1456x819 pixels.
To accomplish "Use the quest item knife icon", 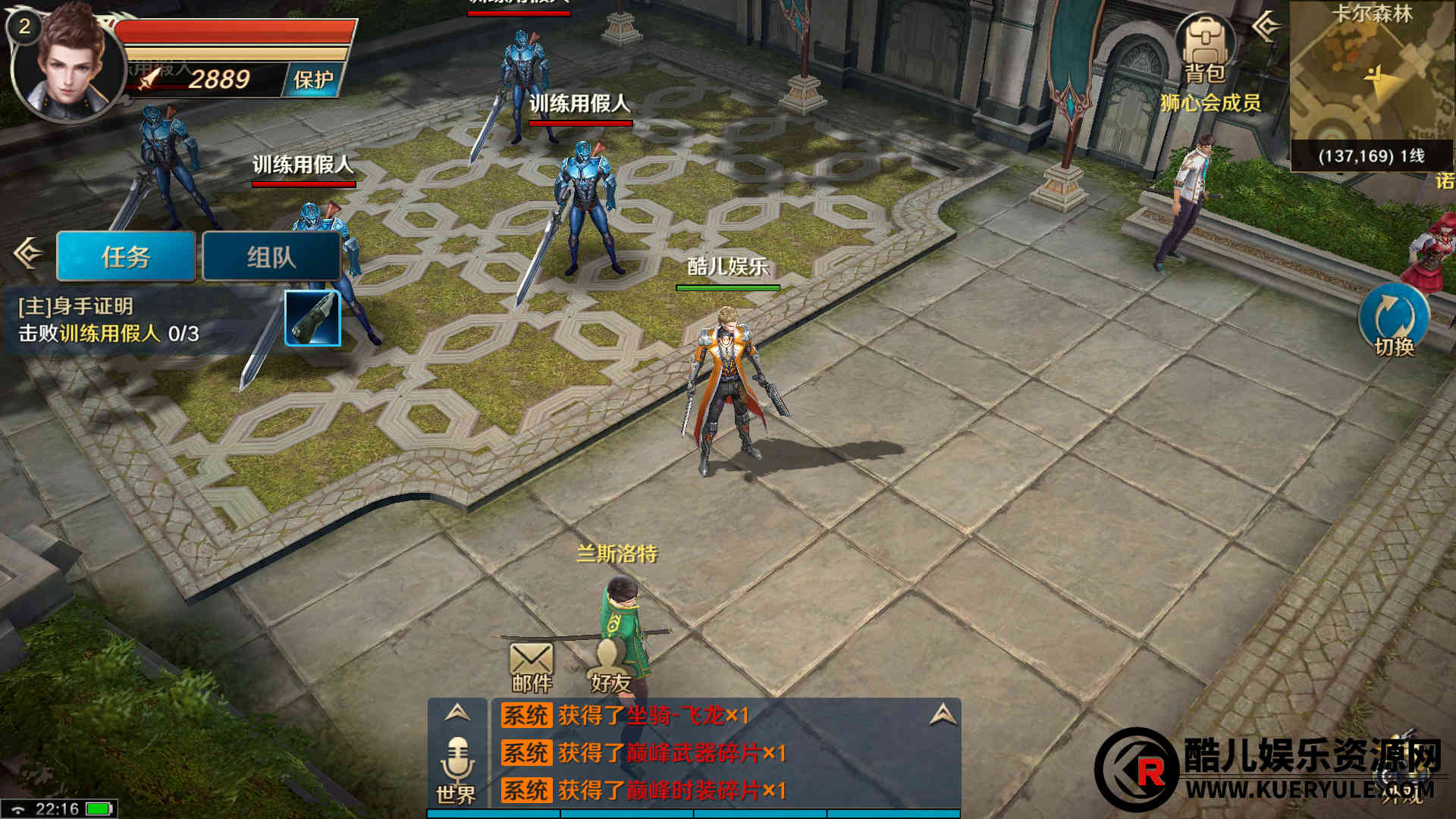I will tap(312, 318).
